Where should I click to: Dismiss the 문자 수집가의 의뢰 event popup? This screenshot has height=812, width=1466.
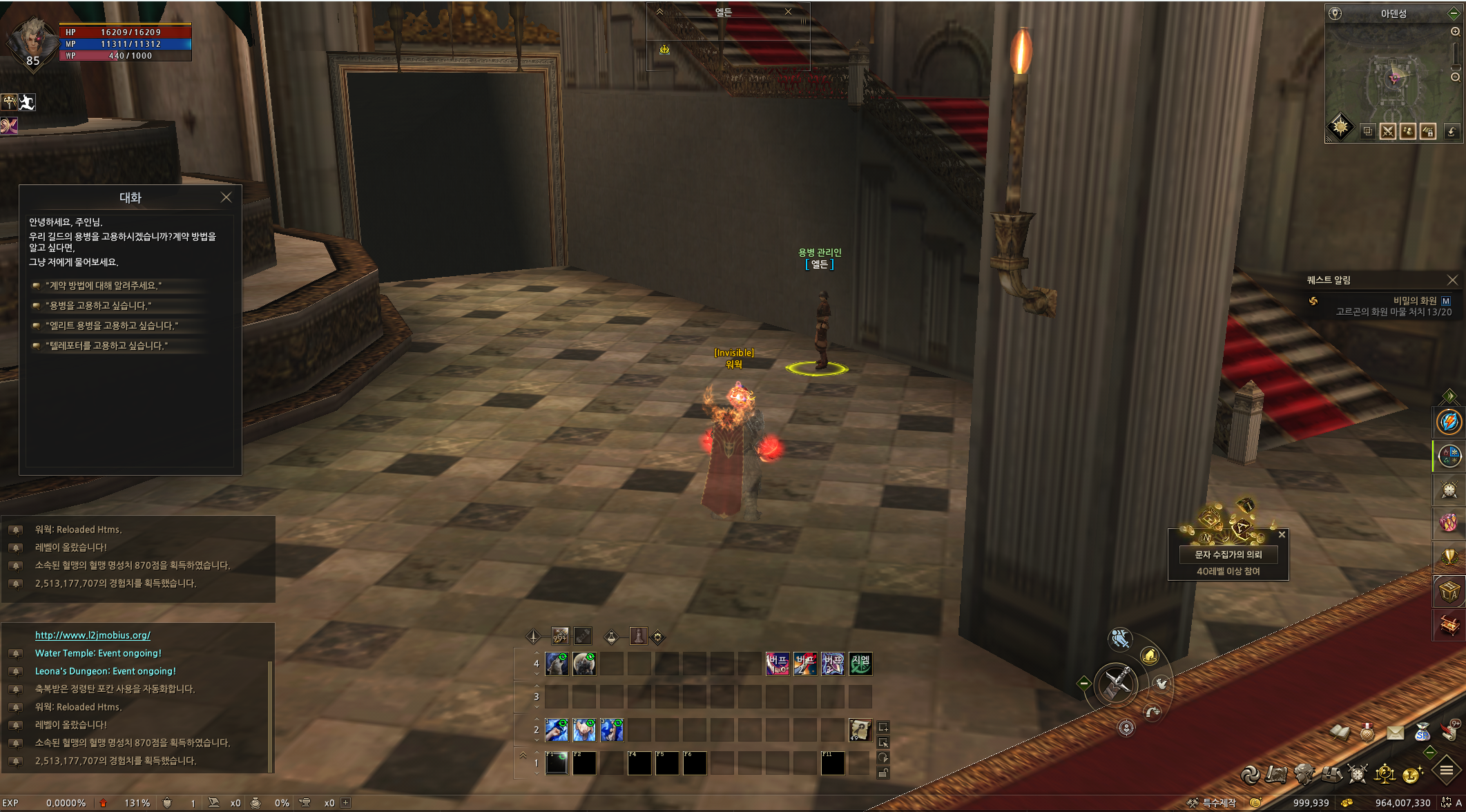tap(1282, 534)
